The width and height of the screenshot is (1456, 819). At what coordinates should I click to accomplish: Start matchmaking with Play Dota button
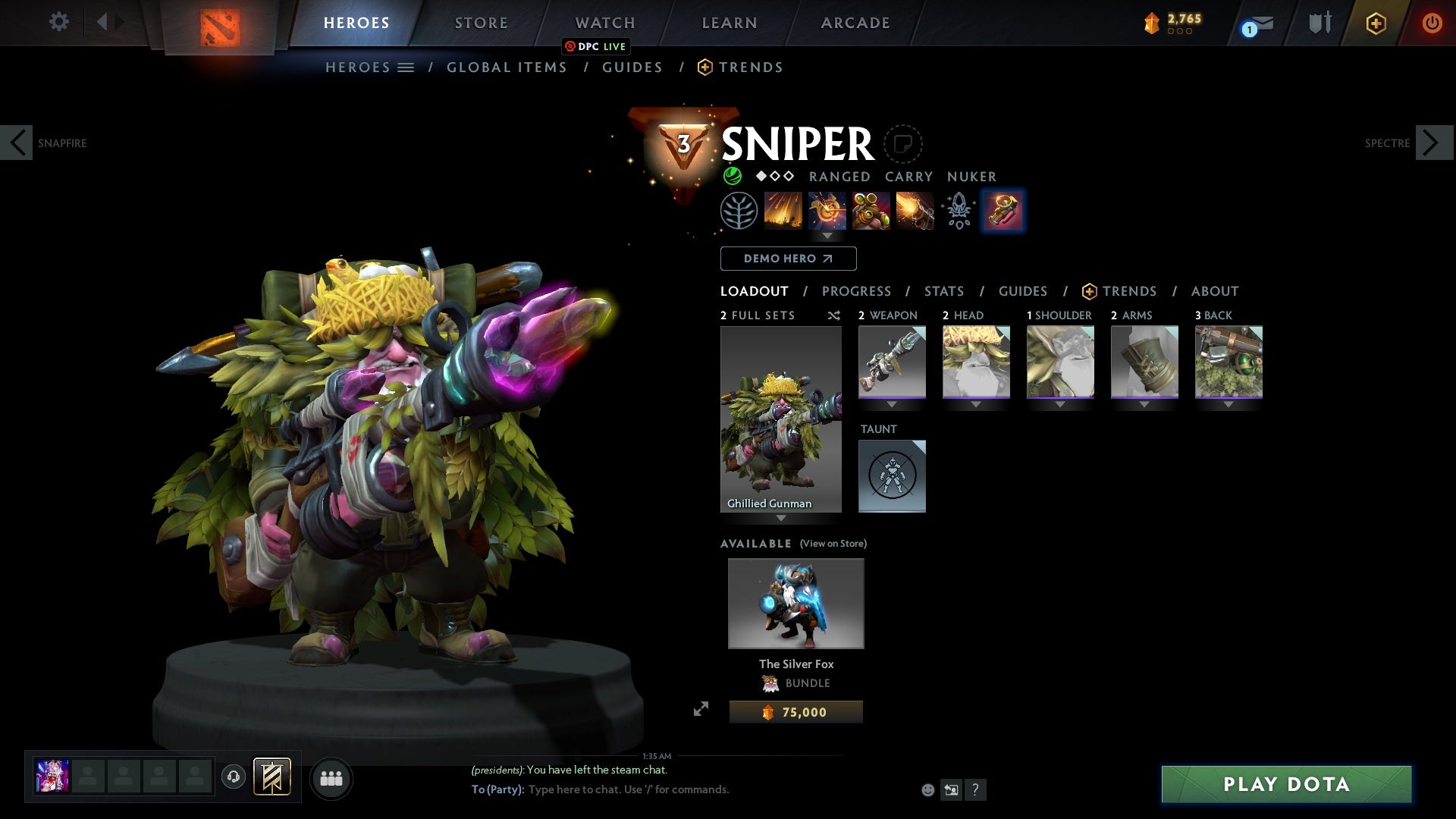tap(1286, 784)
